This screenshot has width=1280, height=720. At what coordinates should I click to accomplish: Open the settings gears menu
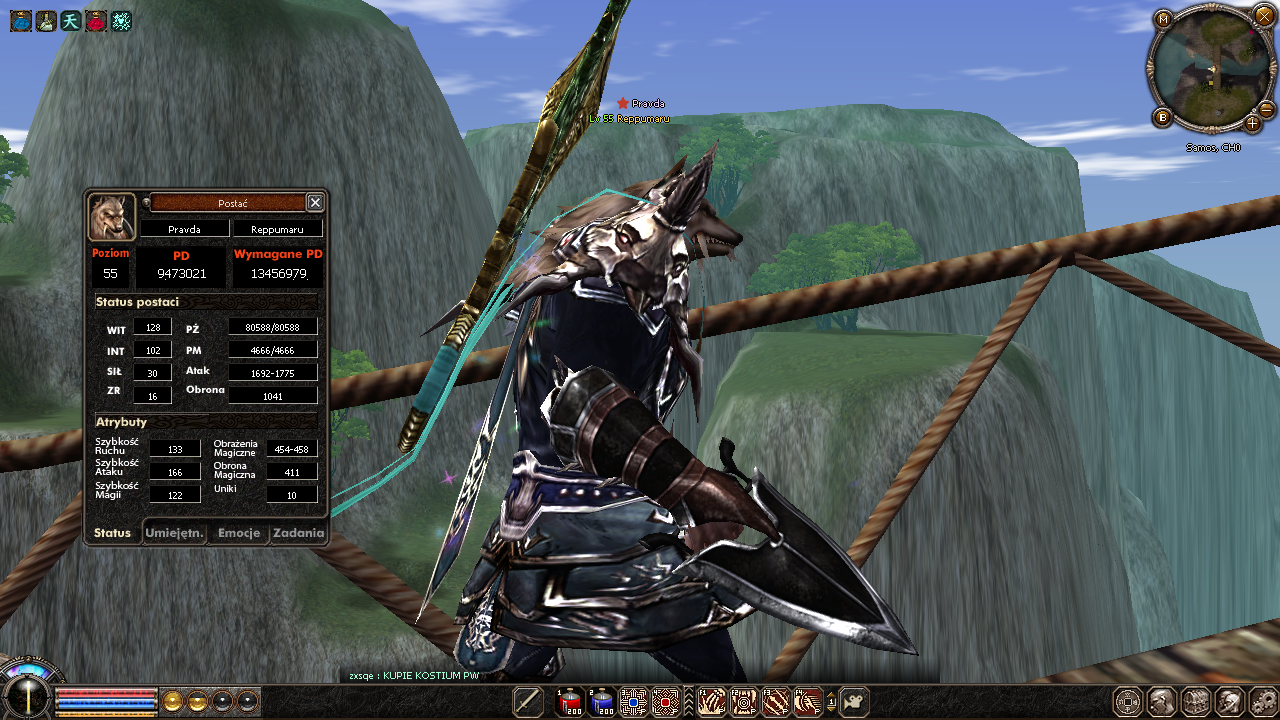coord(1262,702)
